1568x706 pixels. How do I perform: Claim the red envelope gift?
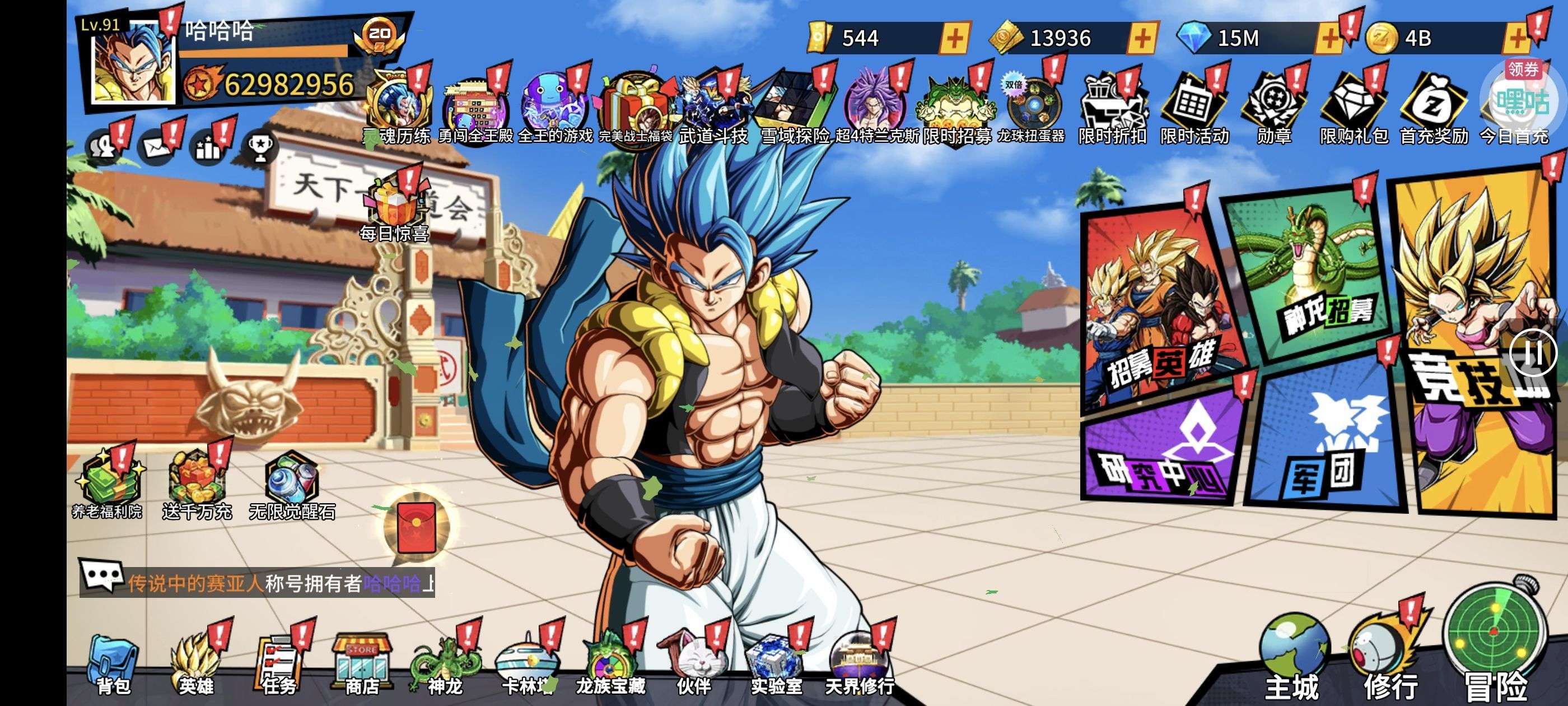(416, 527)
